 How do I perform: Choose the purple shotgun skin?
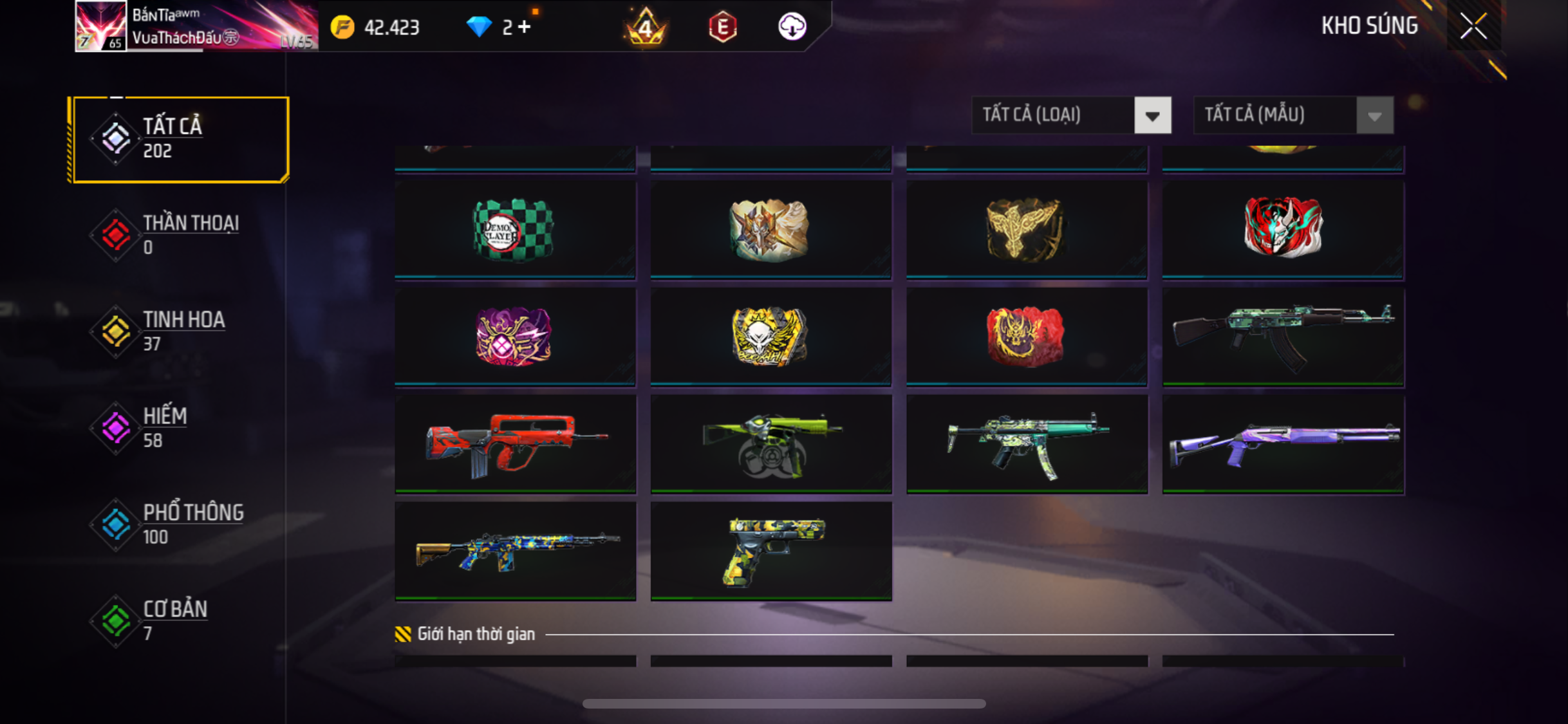point(1282,444)
